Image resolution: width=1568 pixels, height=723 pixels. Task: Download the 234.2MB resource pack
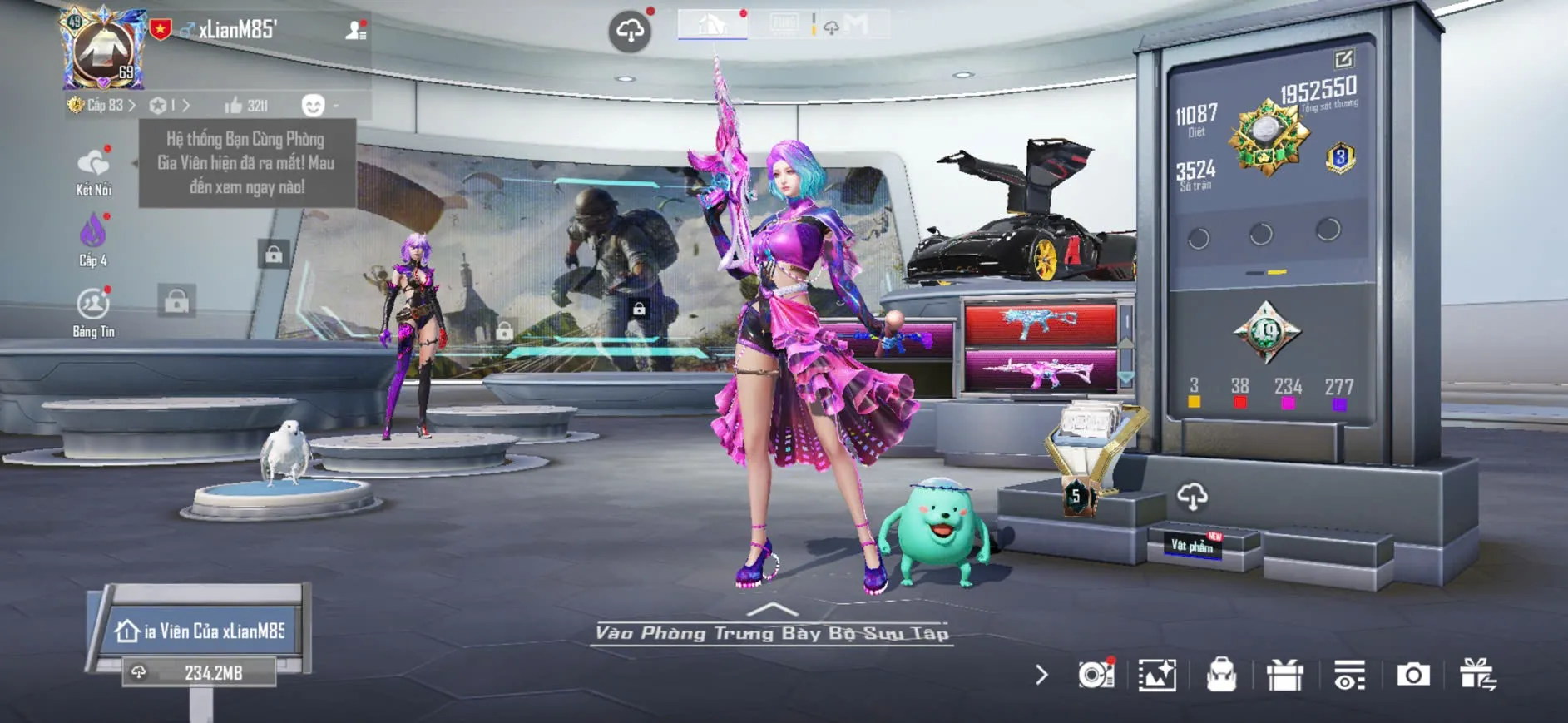(200, 672)
